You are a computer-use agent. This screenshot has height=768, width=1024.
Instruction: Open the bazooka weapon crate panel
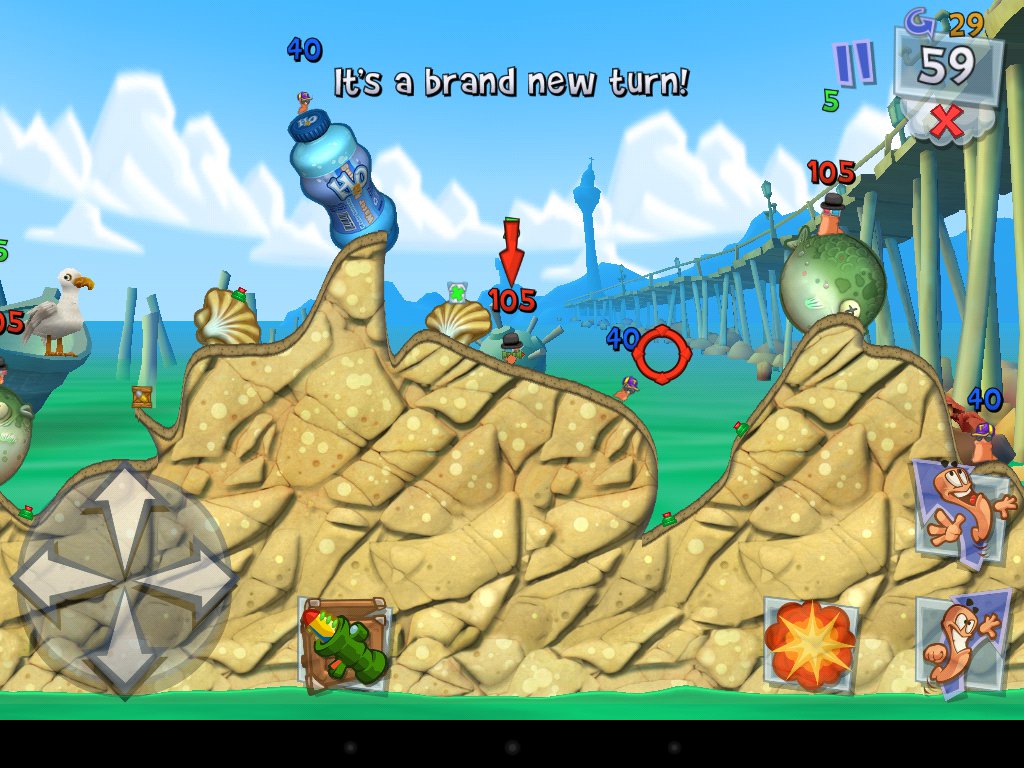344,645
